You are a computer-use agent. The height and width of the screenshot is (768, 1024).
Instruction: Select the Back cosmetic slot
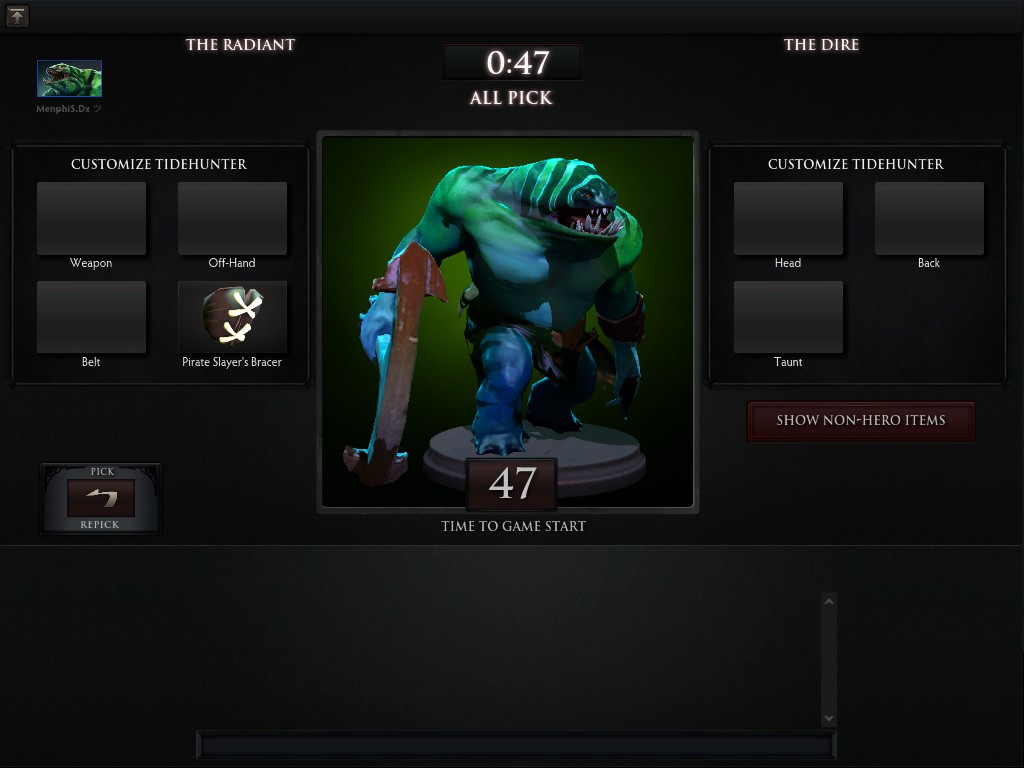[x=929, y=218]
